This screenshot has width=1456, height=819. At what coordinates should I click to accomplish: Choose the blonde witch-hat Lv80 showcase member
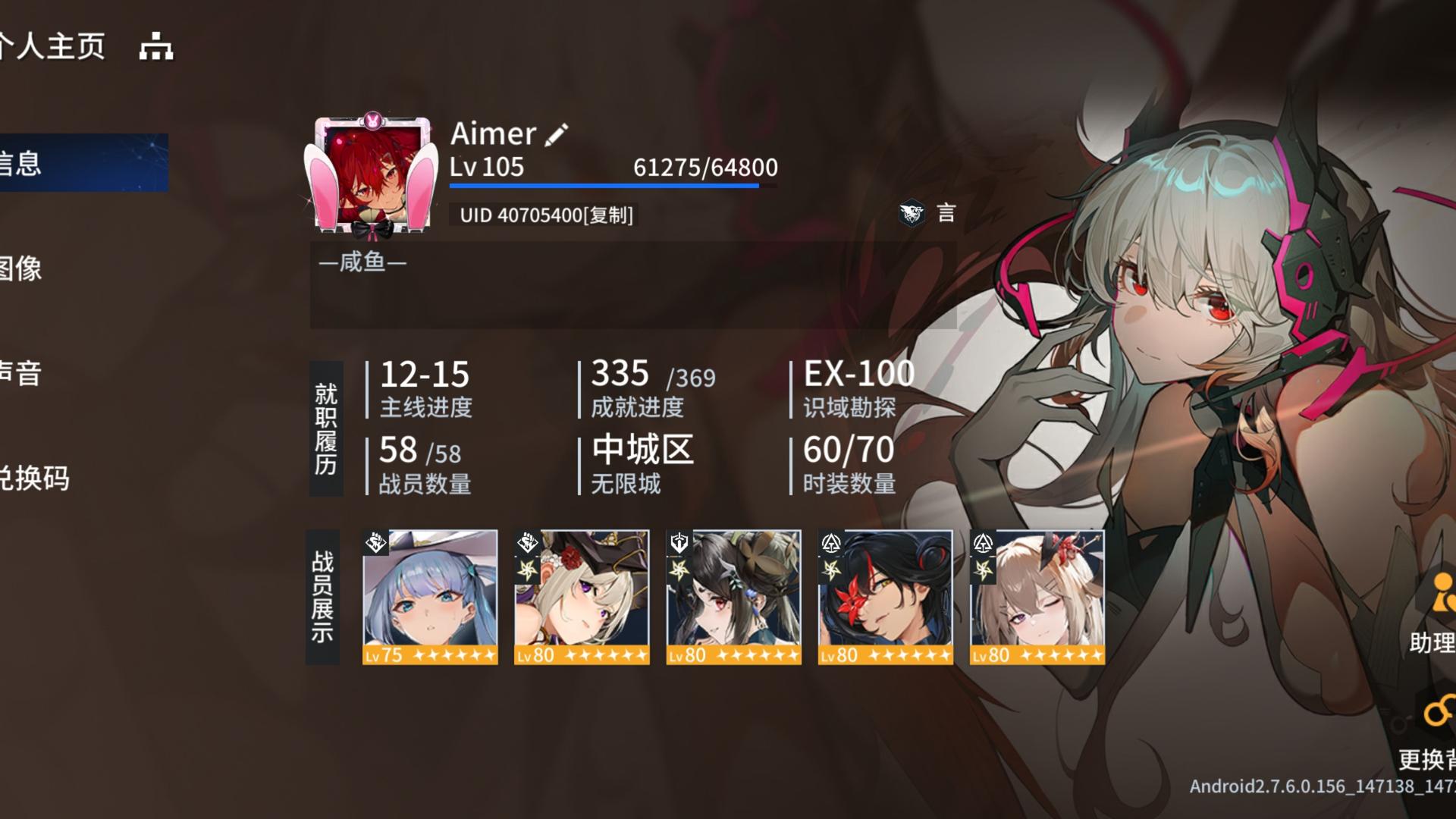(582, 597)
